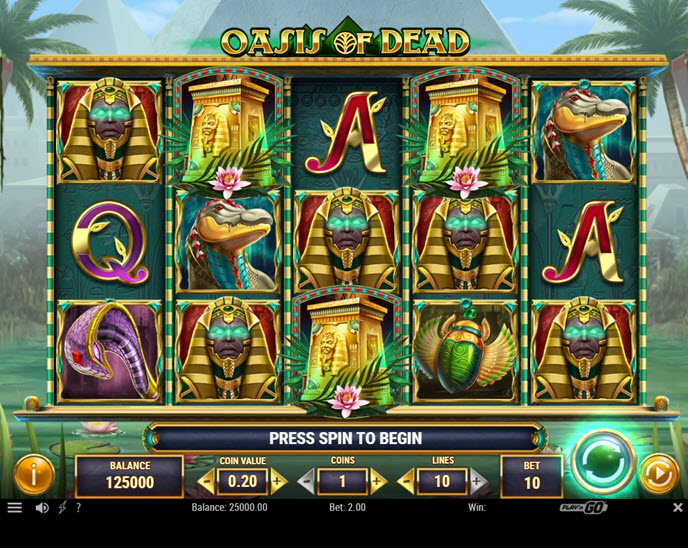The image size is (688, 548).
Task: Close the game with the X
Action: point(677,508)
